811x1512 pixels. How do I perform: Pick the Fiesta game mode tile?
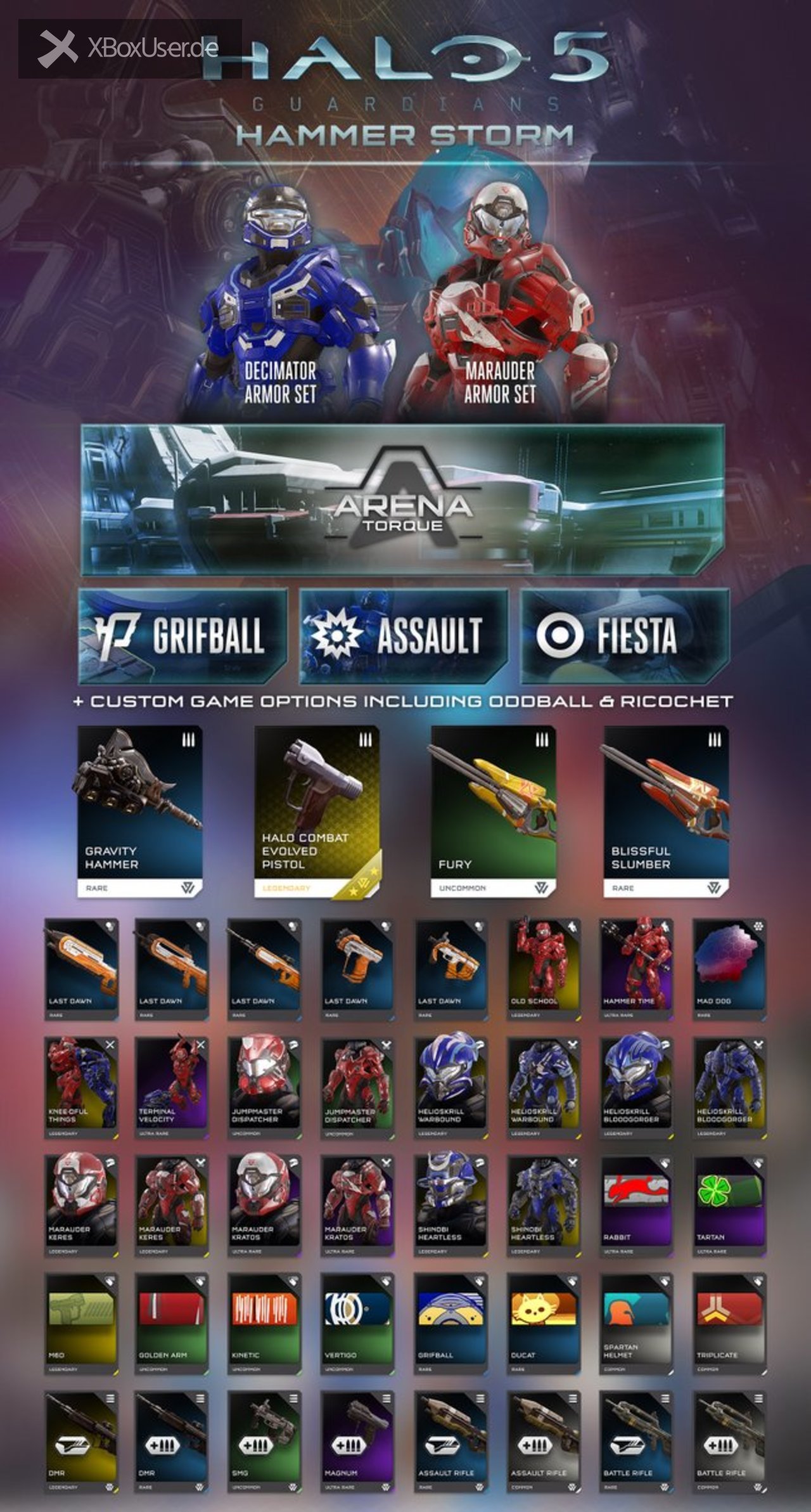click(625, 635)
